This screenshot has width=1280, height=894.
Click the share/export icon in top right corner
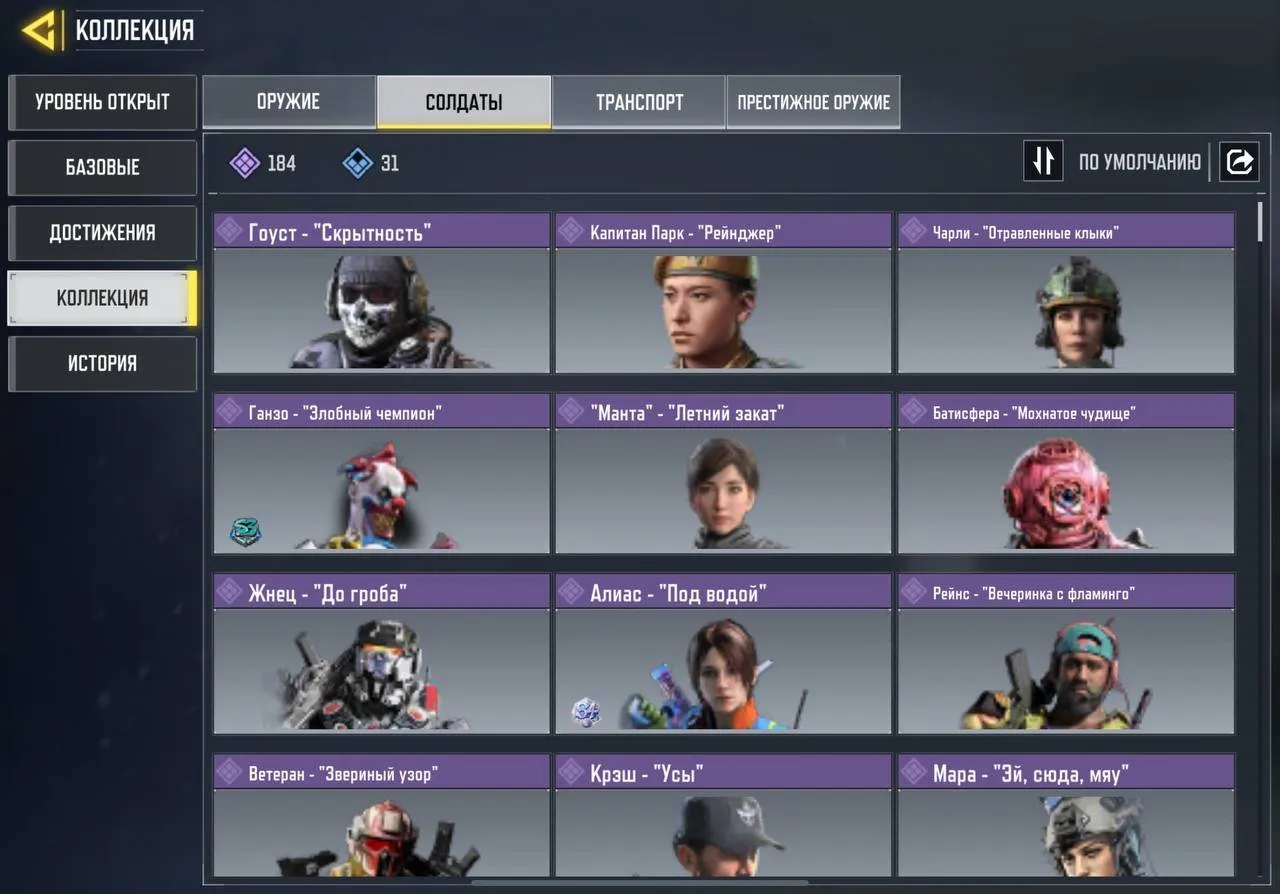[x=1239, y=161]
